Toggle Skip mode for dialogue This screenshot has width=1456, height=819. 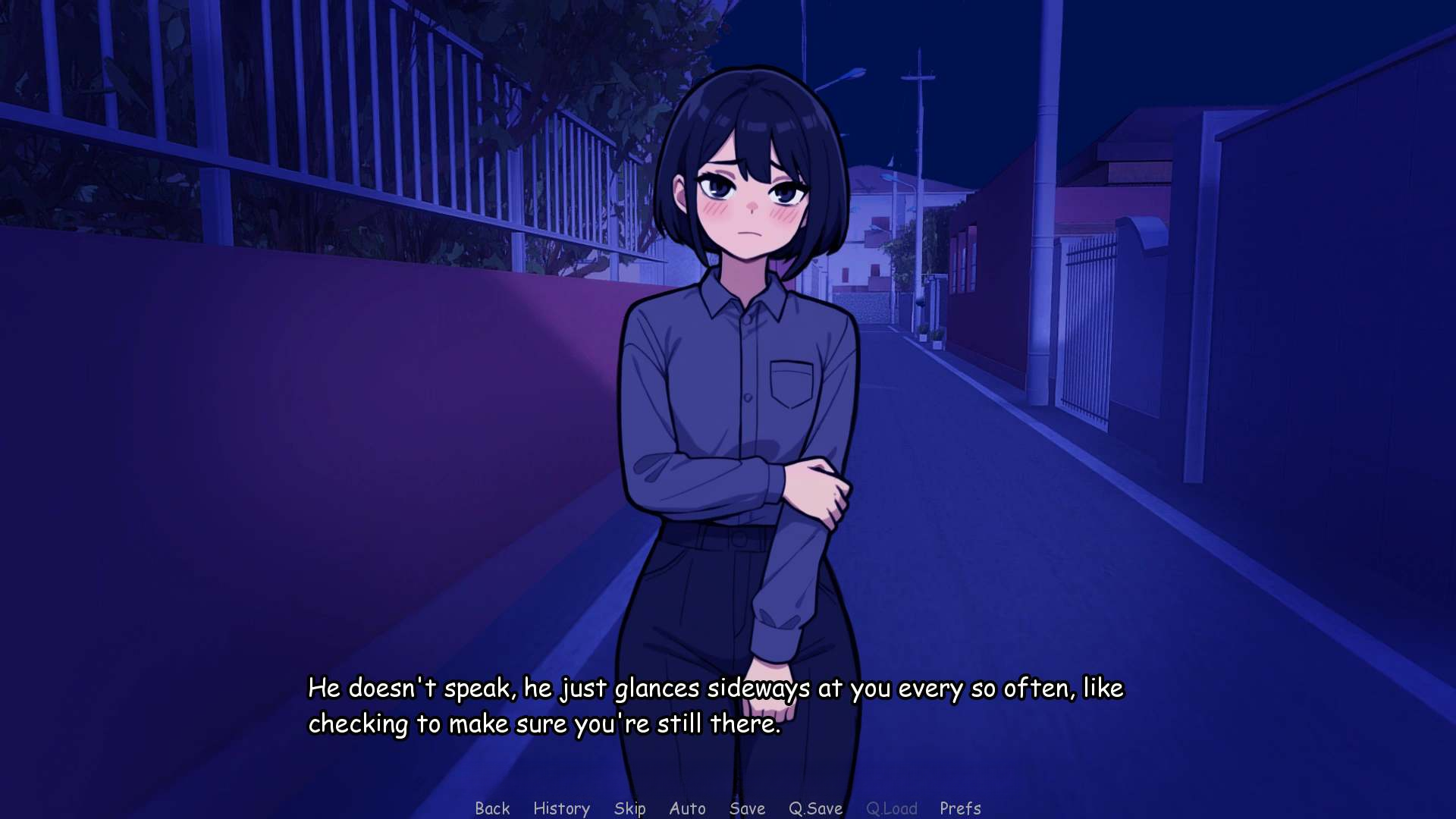[x=629, y=808]
